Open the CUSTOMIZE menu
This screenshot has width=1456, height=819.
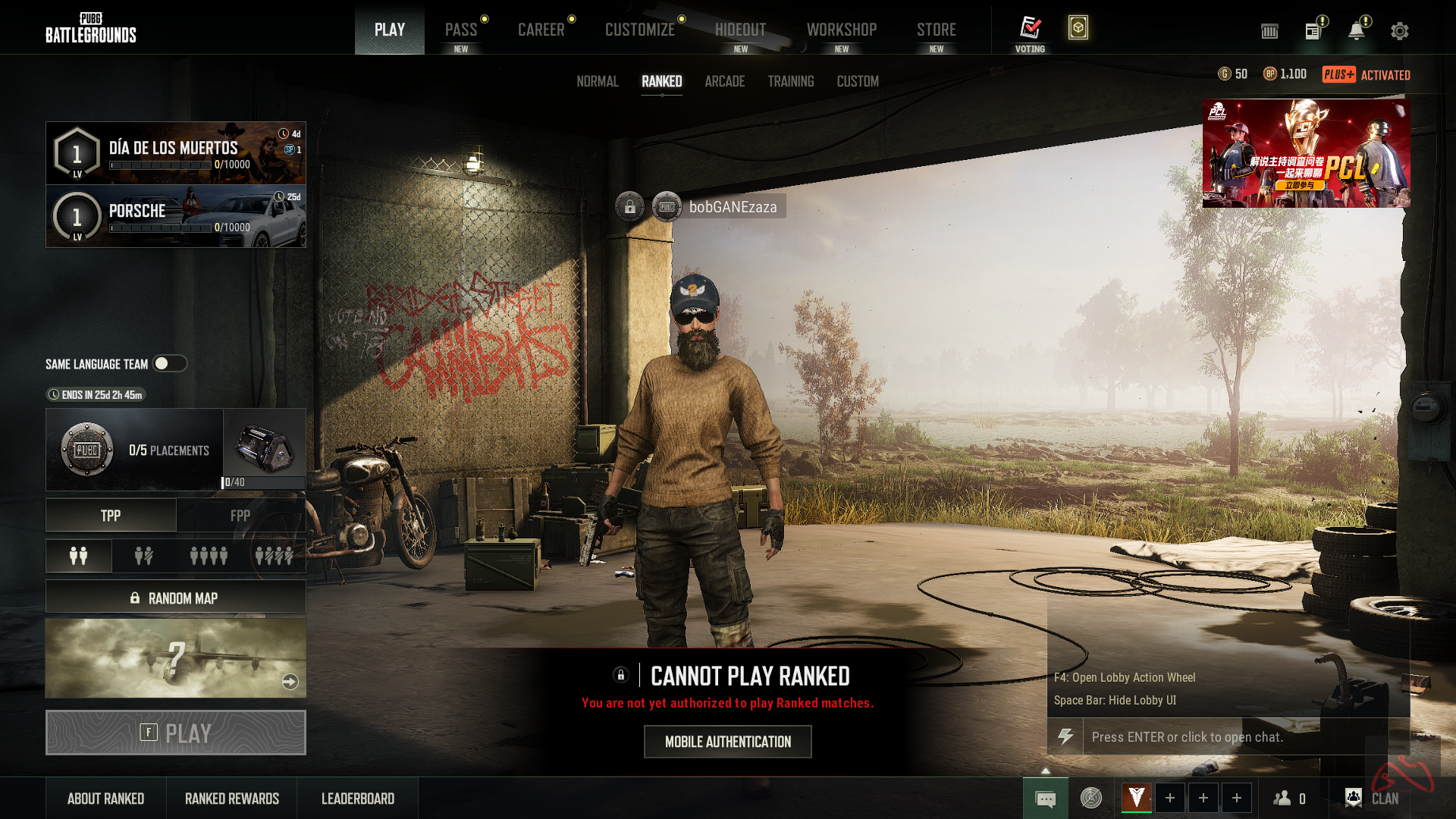click(x=640, y=30)
